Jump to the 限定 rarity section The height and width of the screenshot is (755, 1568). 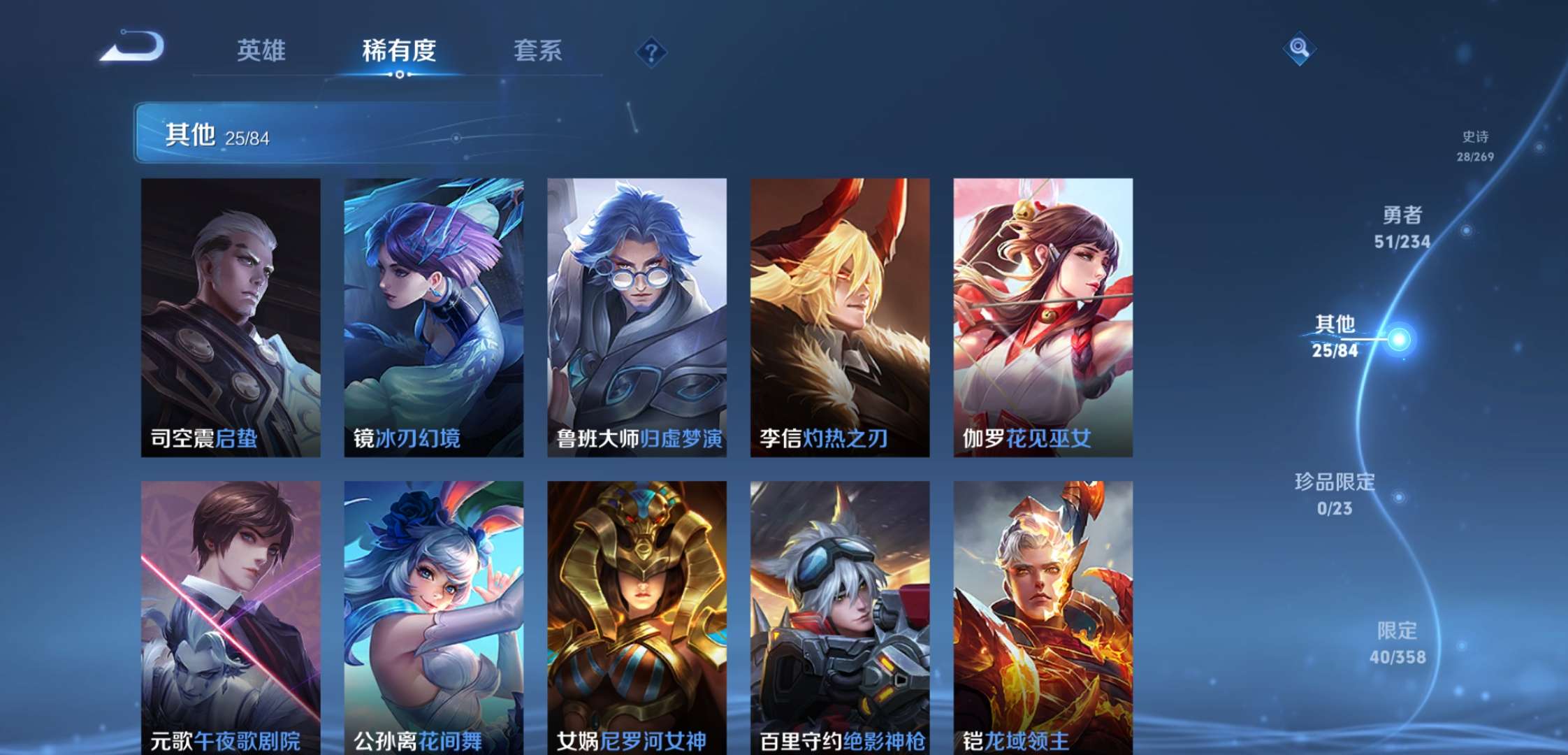(1397, 643)
